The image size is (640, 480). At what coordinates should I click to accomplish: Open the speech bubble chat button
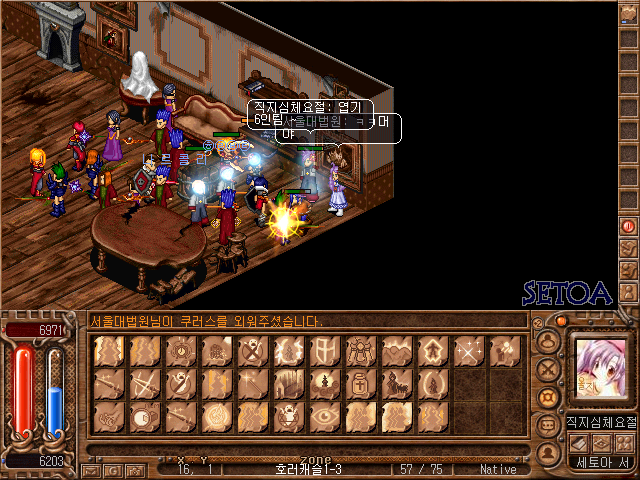(x=546, y=425)
